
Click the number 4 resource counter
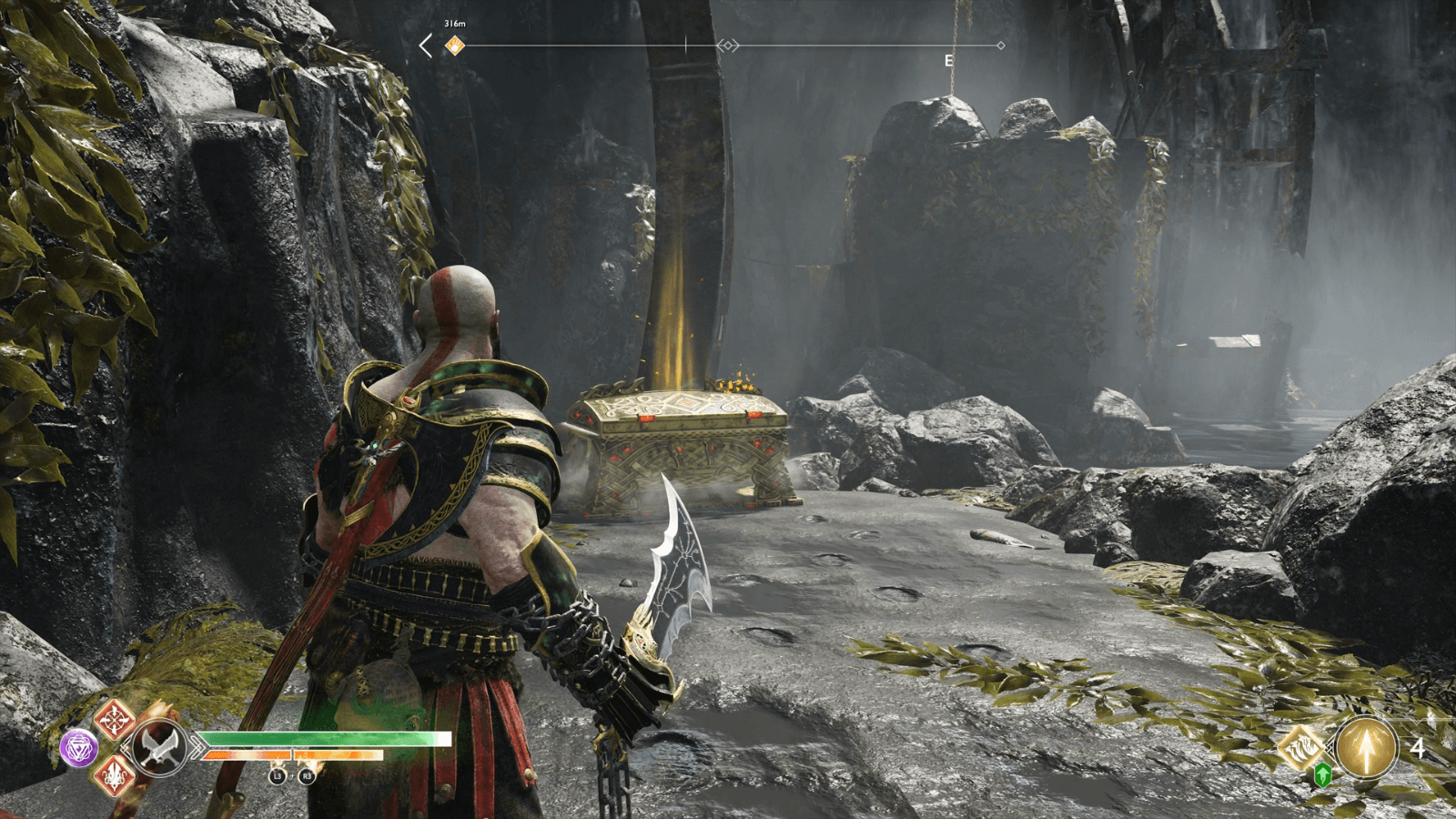pyautogui.click(x=1419, y=748)
